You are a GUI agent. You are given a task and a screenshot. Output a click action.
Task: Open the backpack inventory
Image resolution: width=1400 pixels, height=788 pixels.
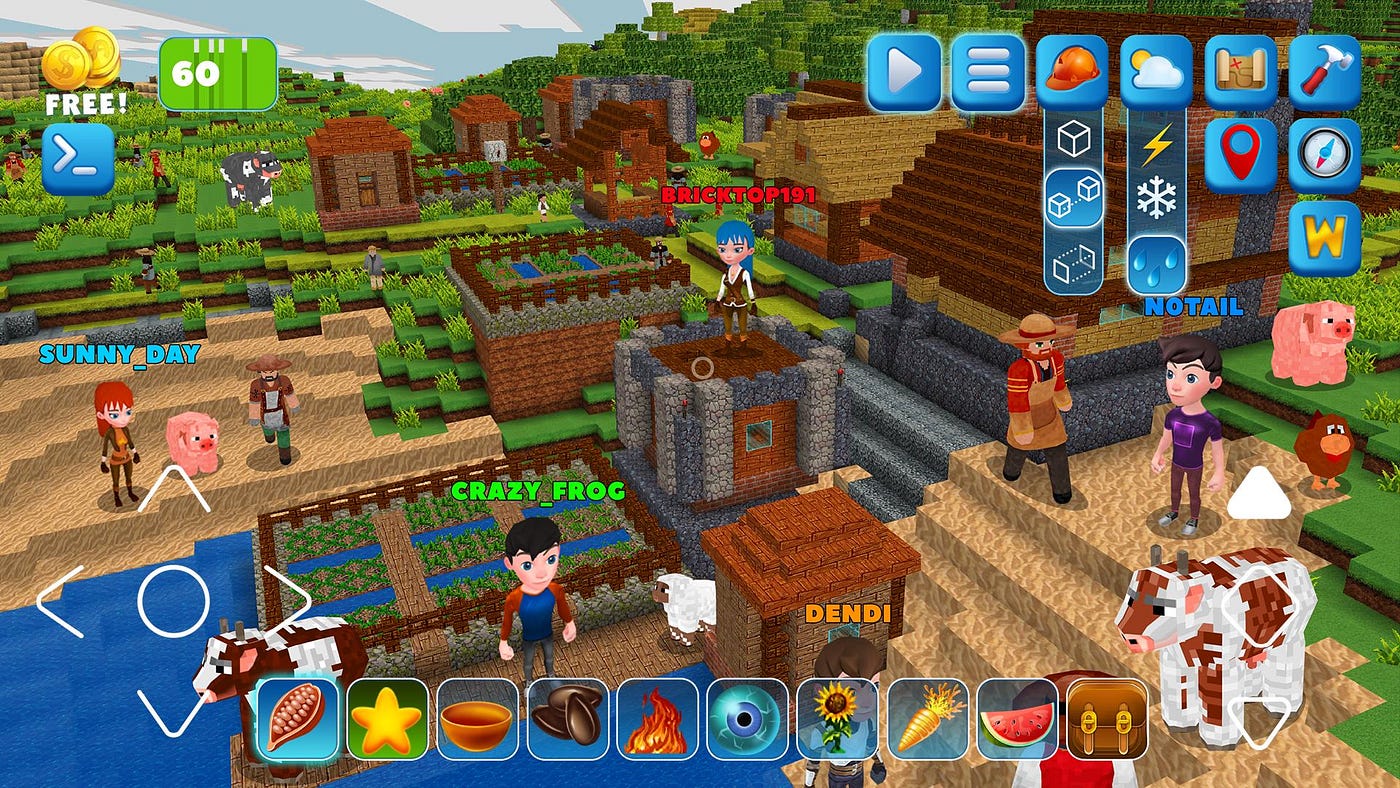pos(1107,719)
